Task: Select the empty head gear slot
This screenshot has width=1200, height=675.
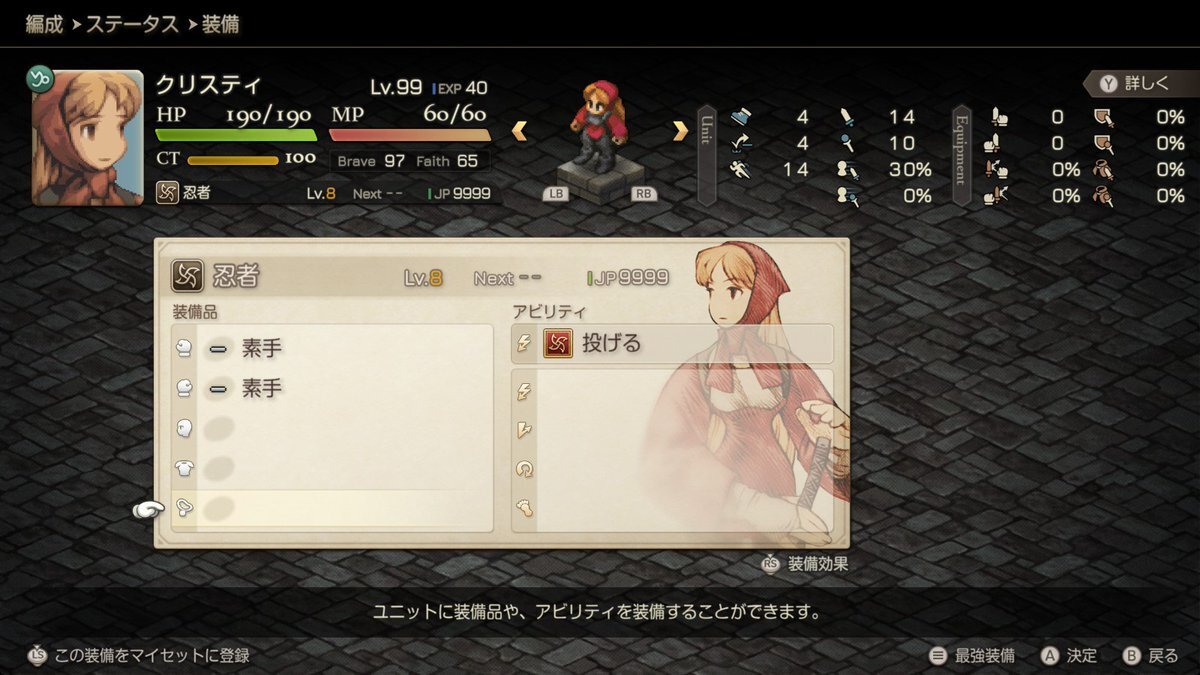Action: coord(332,428)
